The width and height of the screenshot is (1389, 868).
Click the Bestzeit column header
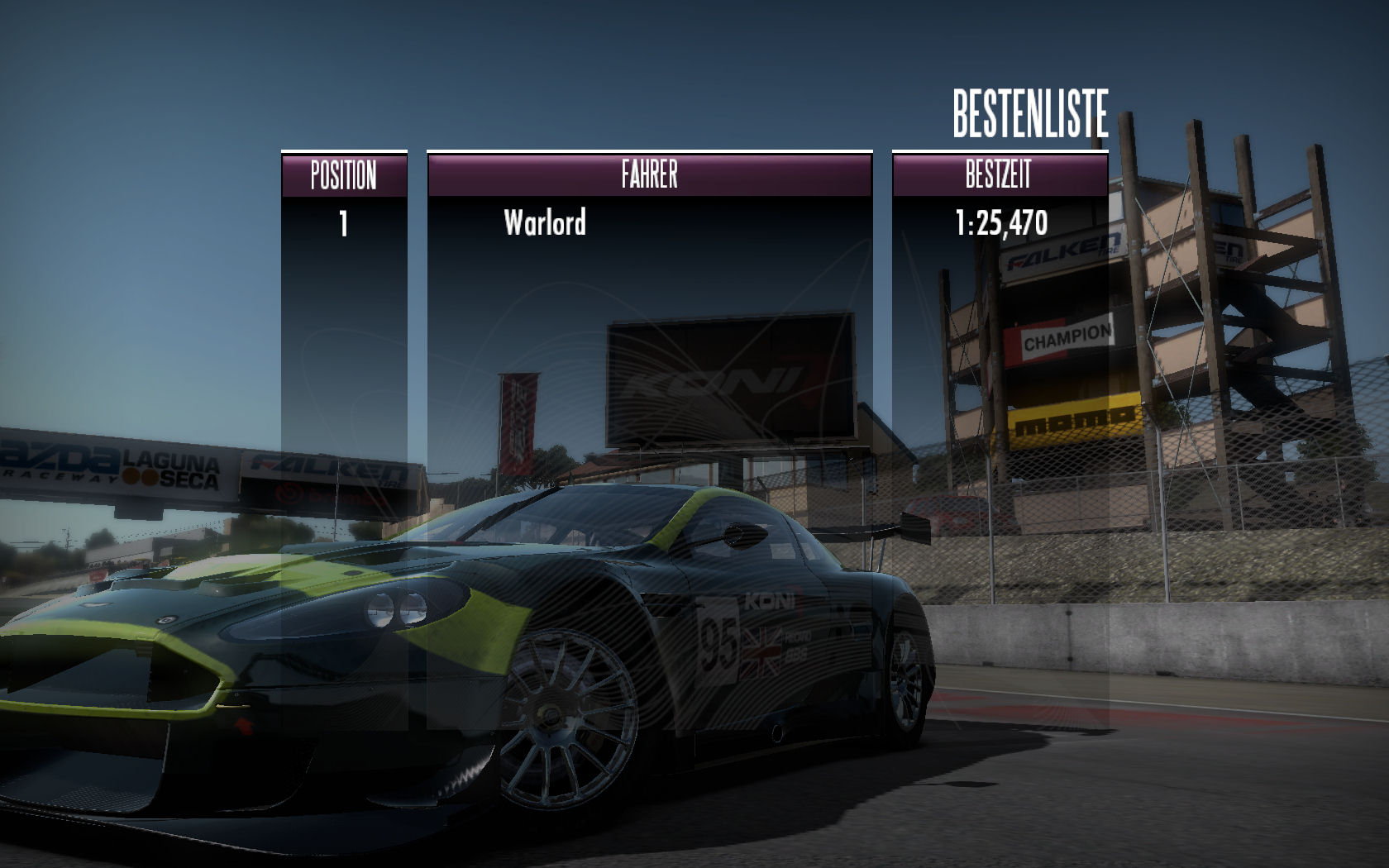999,175
